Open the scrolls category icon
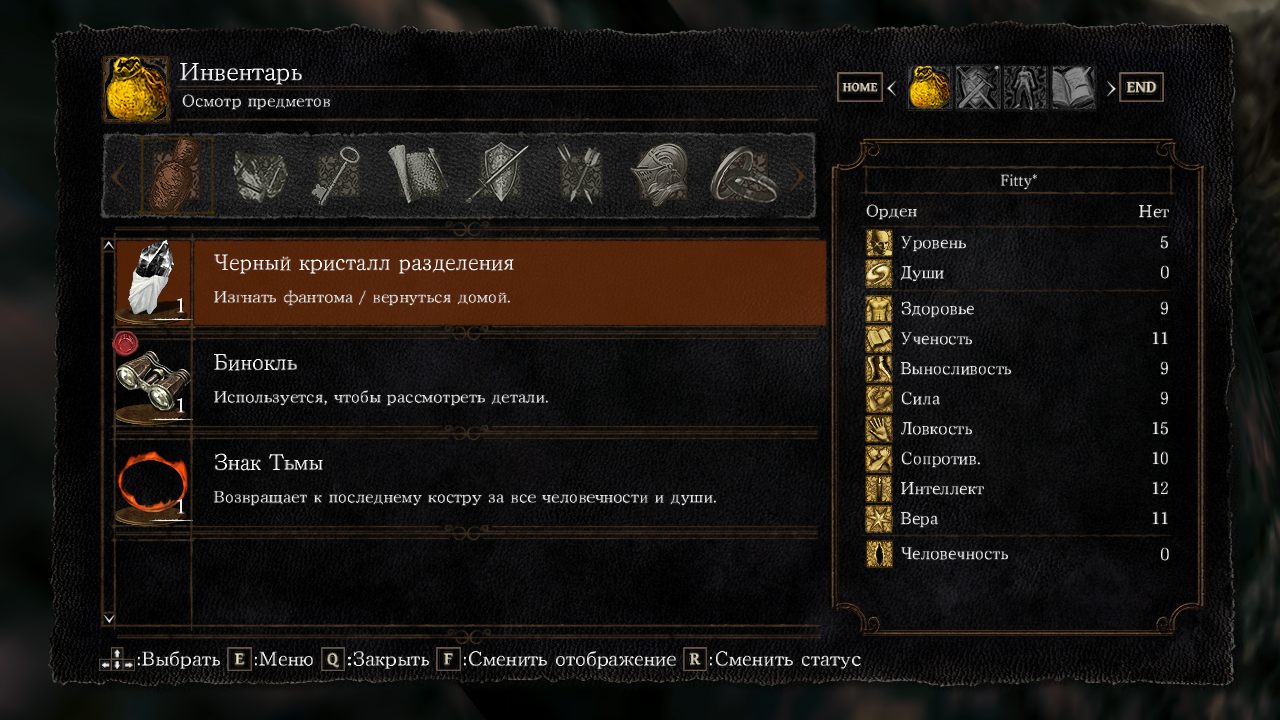 (x=412, y=175)
